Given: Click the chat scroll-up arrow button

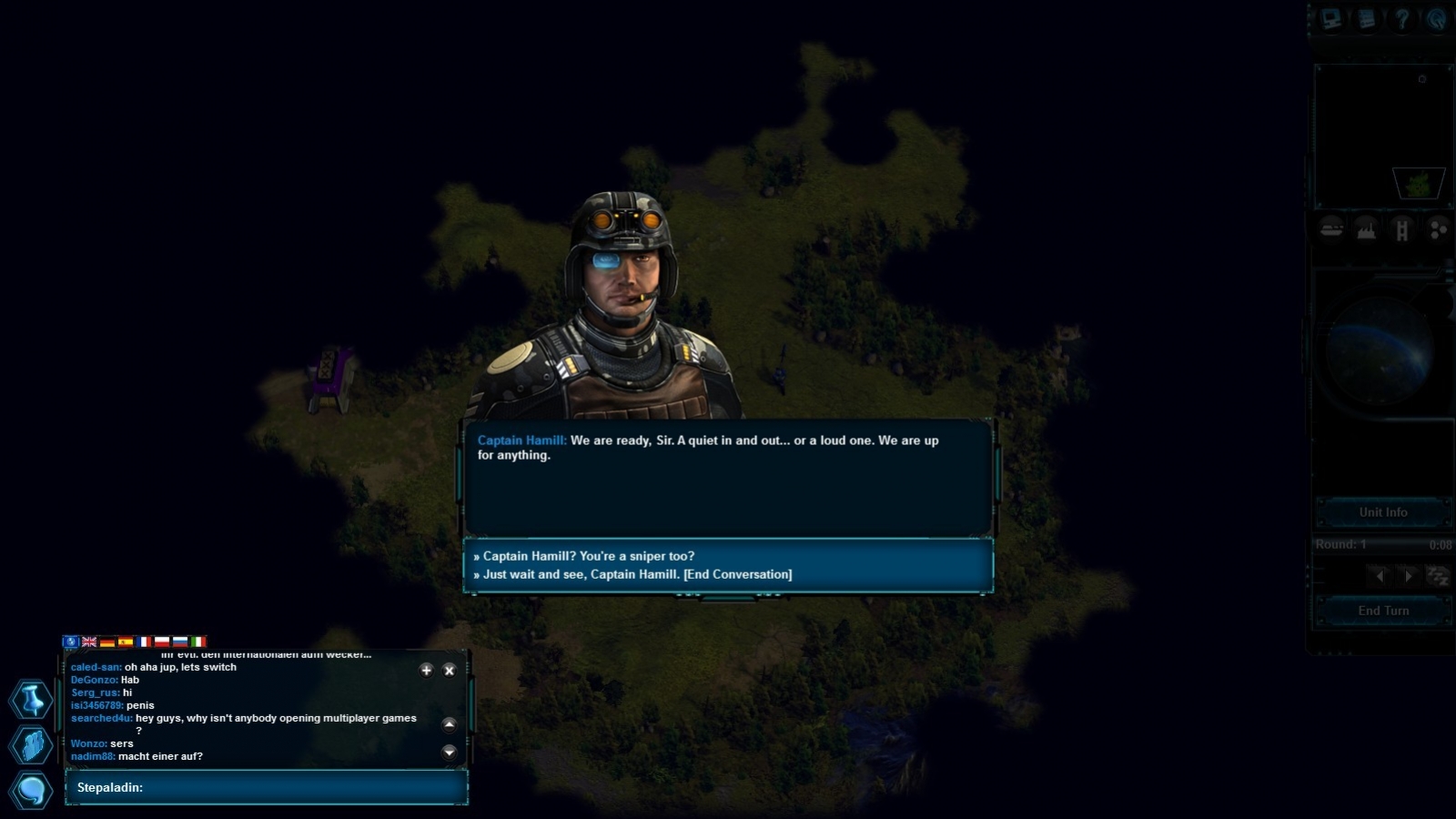Looking at the screenshot, I should pyautogui.click(x=449, y=724).
